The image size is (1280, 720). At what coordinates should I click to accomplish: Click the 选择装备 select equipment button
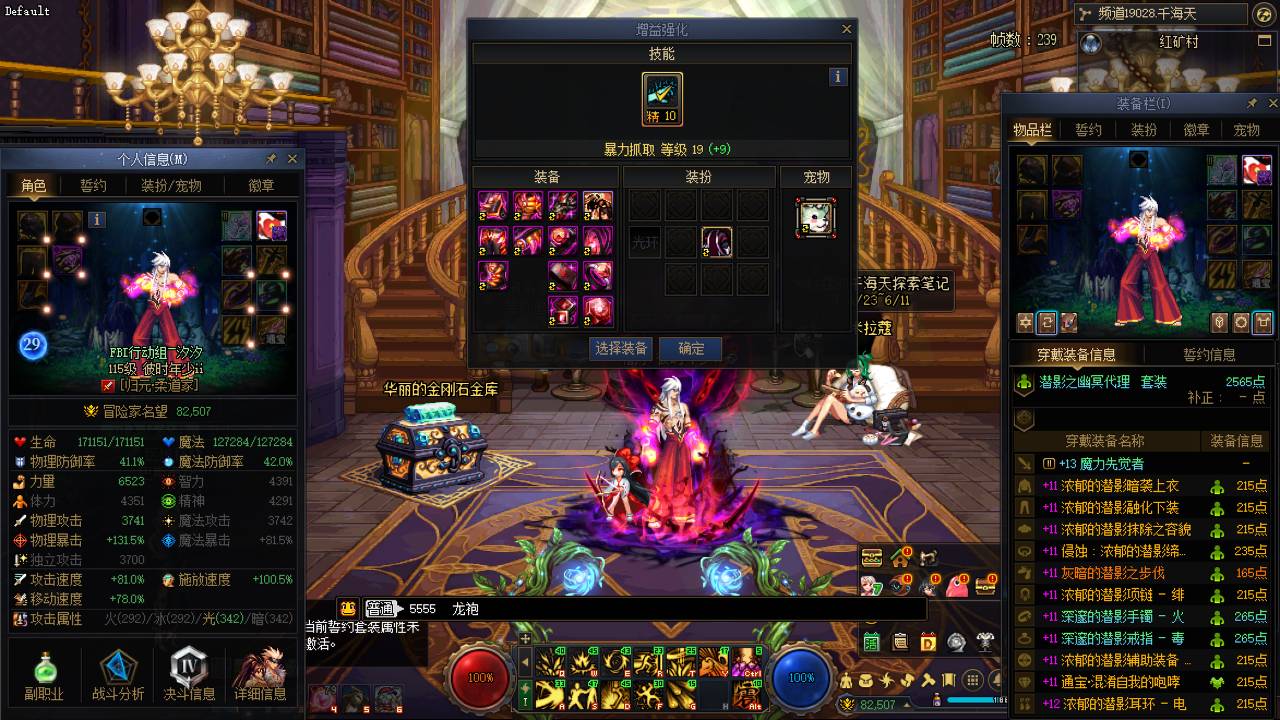coord(622,349)
